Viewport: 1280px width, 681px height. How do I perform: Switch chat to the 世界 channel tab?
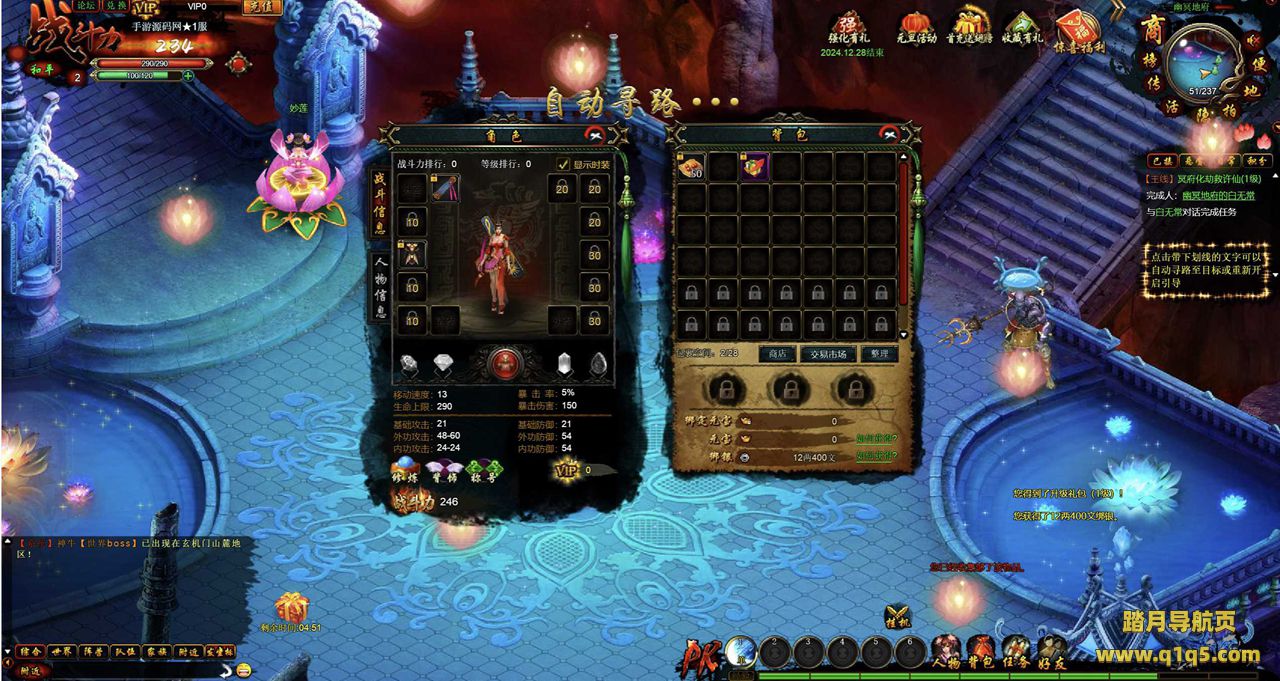[63, 651]
